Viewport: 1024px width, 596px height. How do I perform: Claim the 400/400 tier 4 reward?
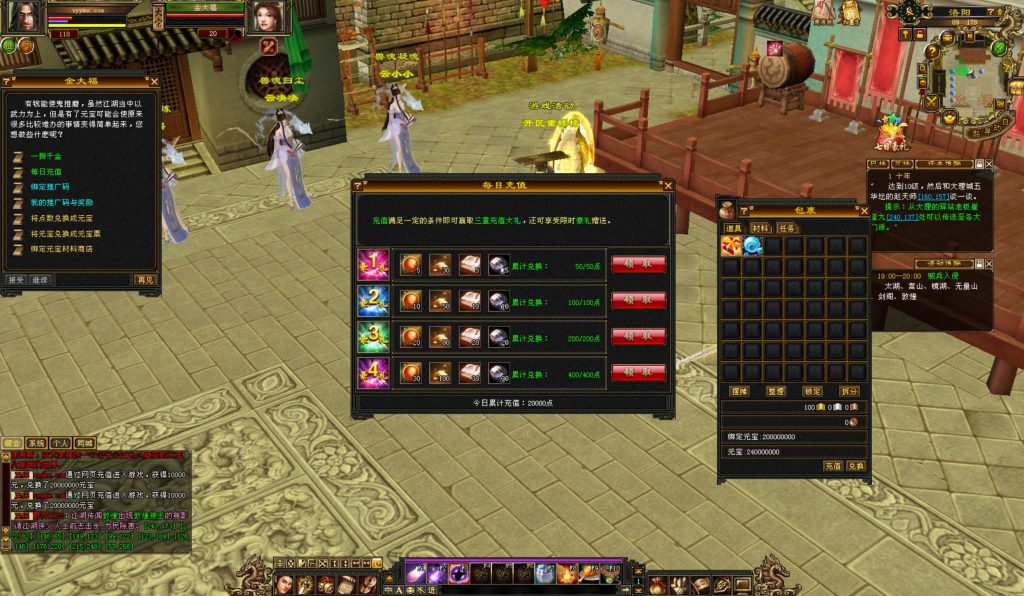[x=638, y=372]
